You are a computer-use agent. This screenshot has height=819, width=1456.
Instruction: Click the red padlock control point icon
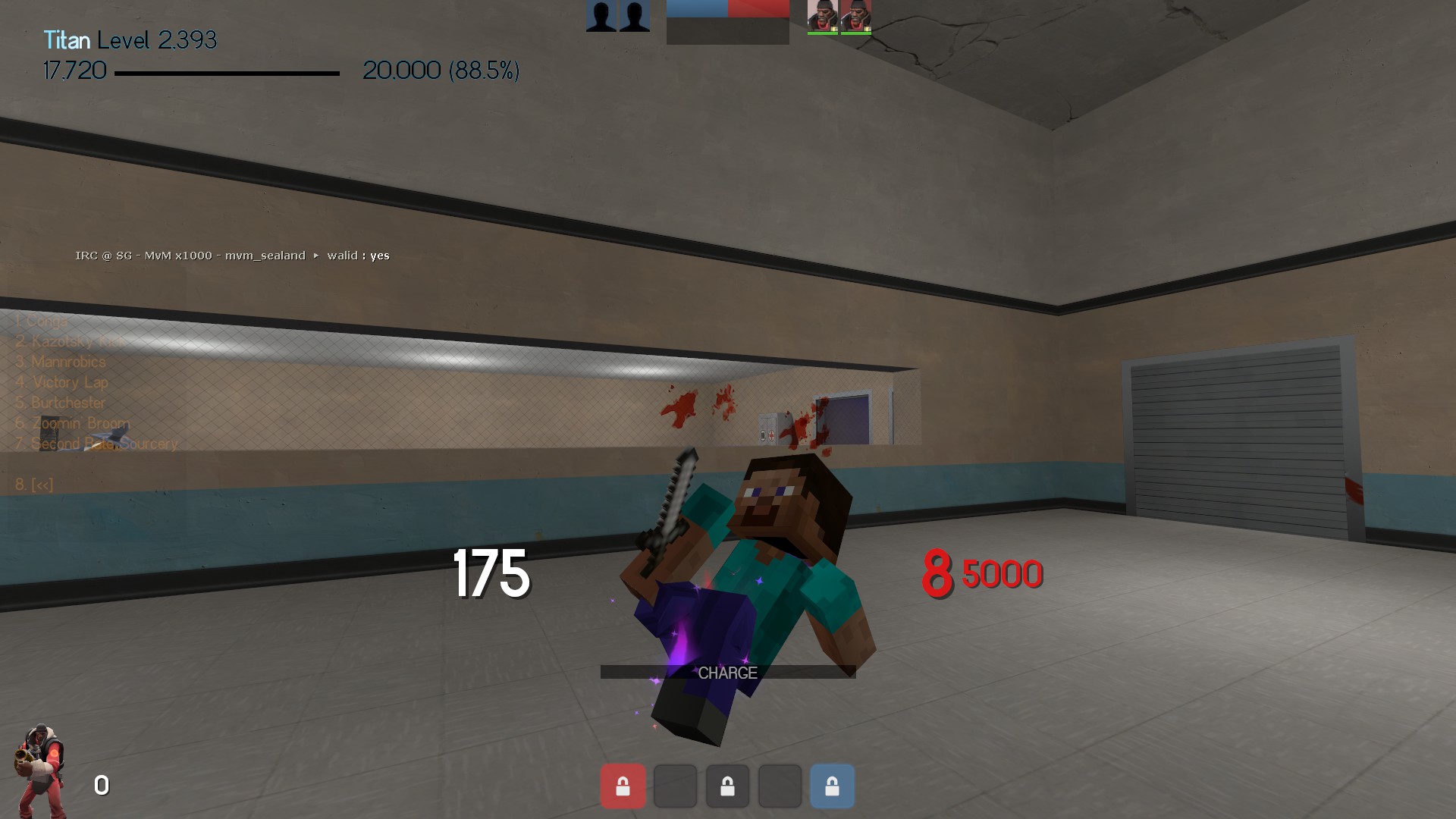pyautogui.click(x=623, y=786)
